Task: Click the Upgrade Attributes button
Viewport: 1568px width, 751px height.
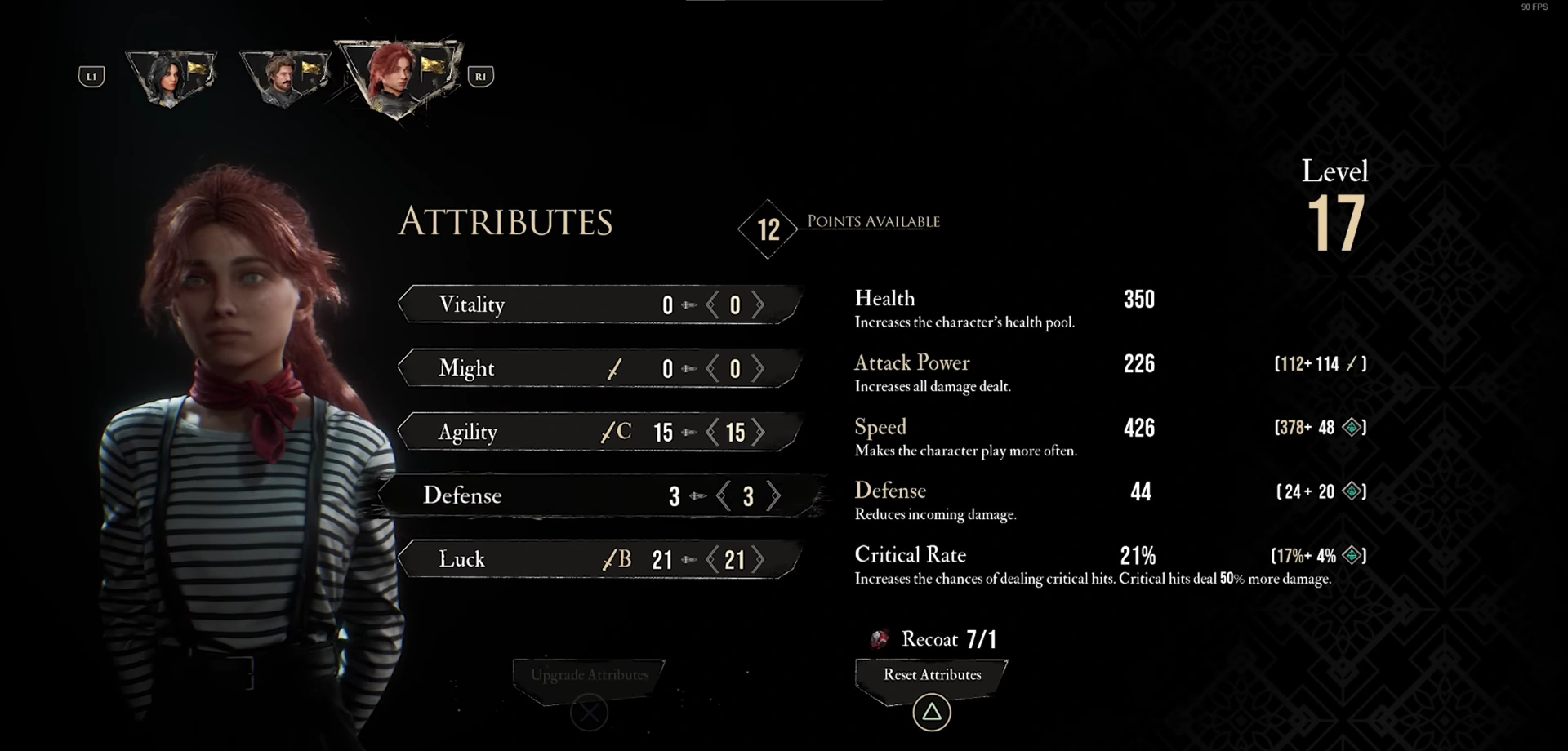Action: click(590, 675)
